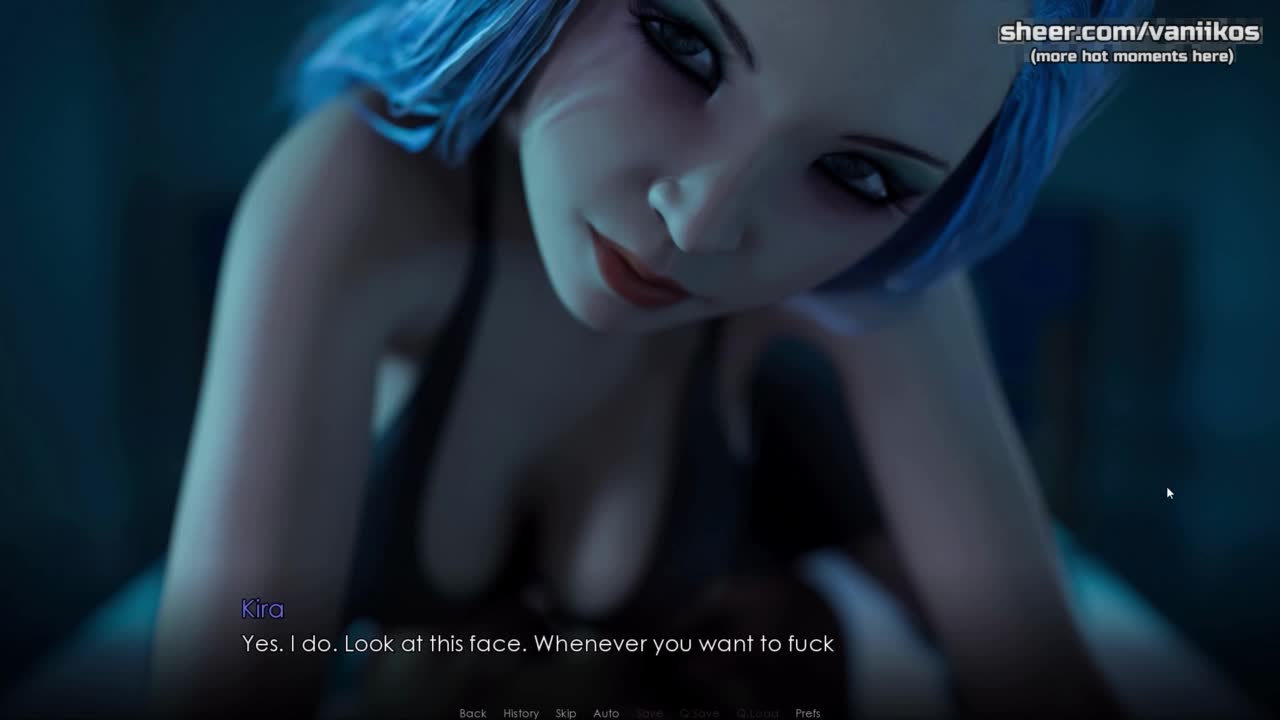This screenshot has width=1280, height=720.
Task: Quick load with Q.Load
Action: click(x=757, y=713)
